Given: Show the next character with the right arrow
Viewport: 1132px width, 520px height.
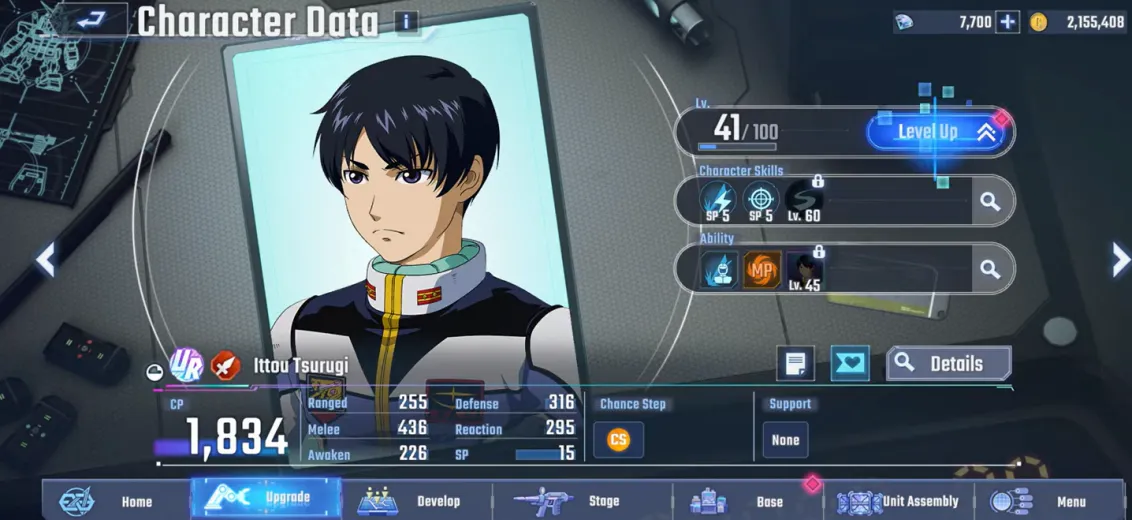Looking at the screenshot, I should tap(1120, 260).
